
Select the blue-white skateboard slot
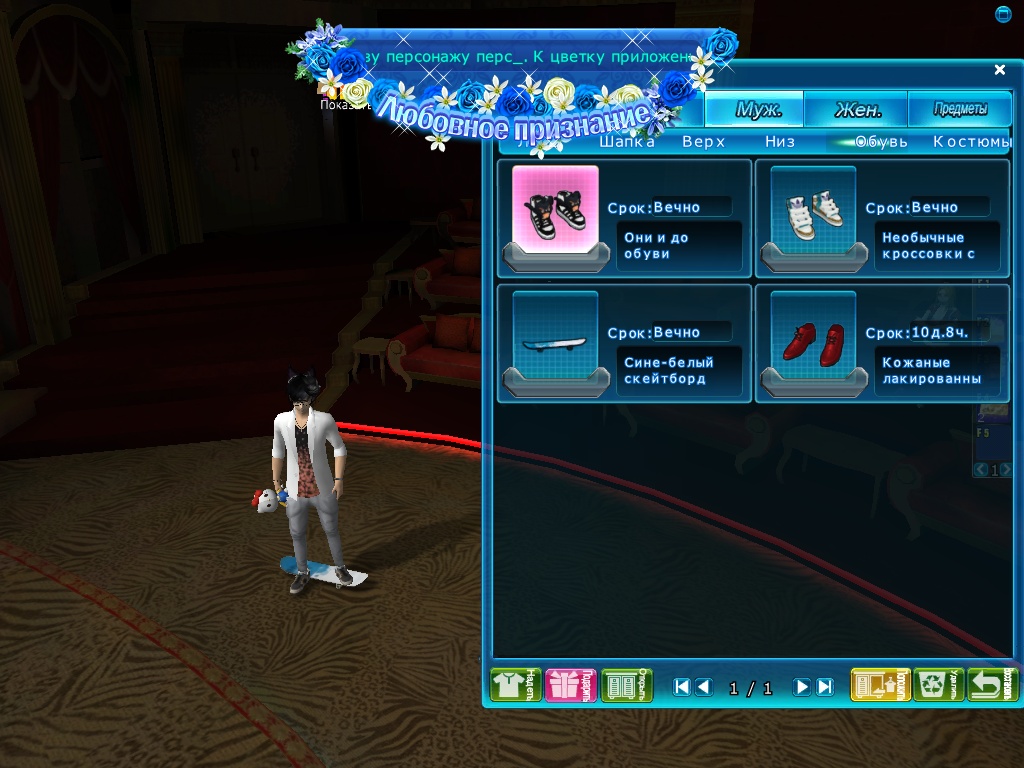pos(555,336)
